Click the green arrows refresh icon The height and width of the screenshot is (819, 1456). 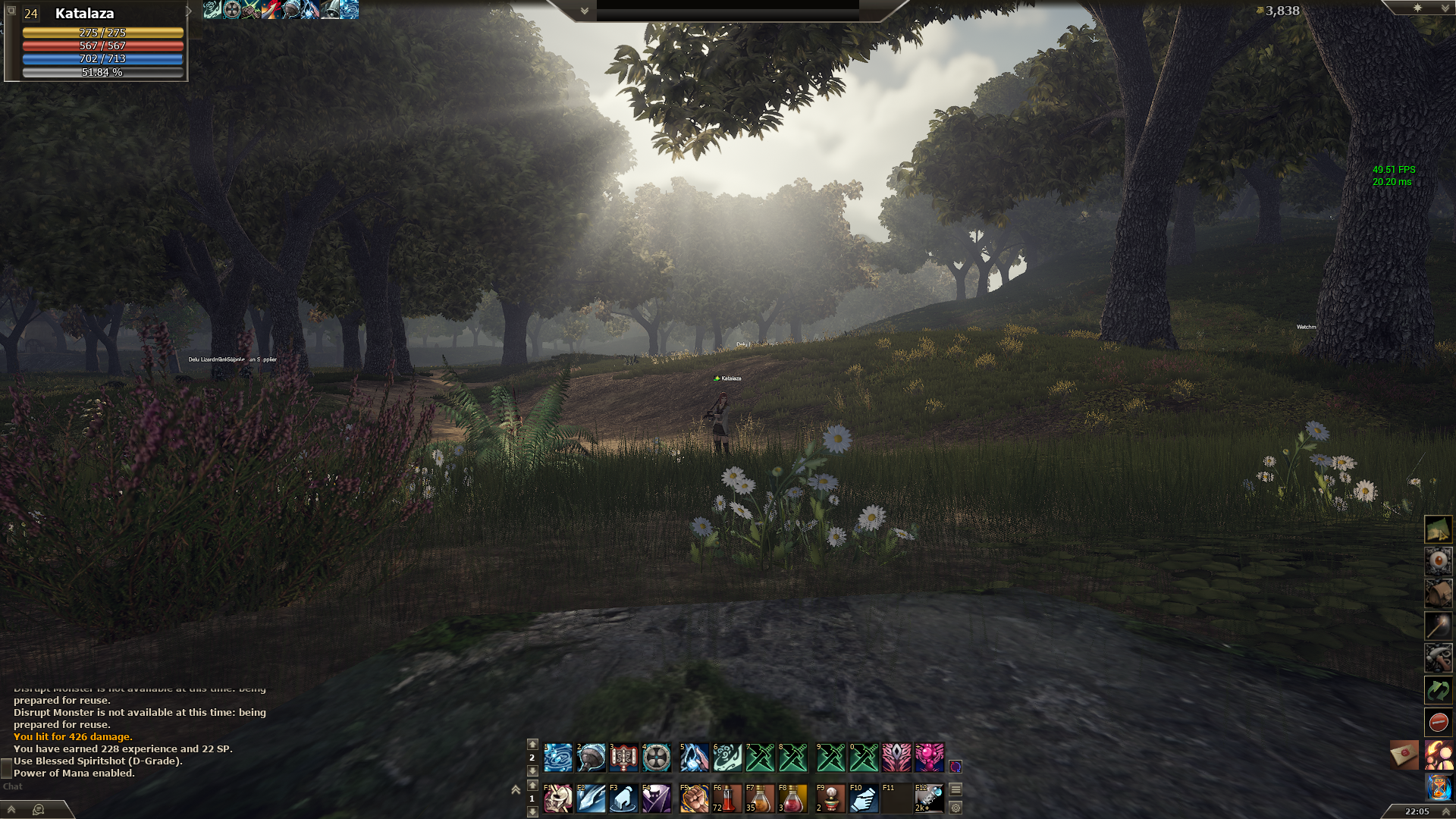[1438, 690]
